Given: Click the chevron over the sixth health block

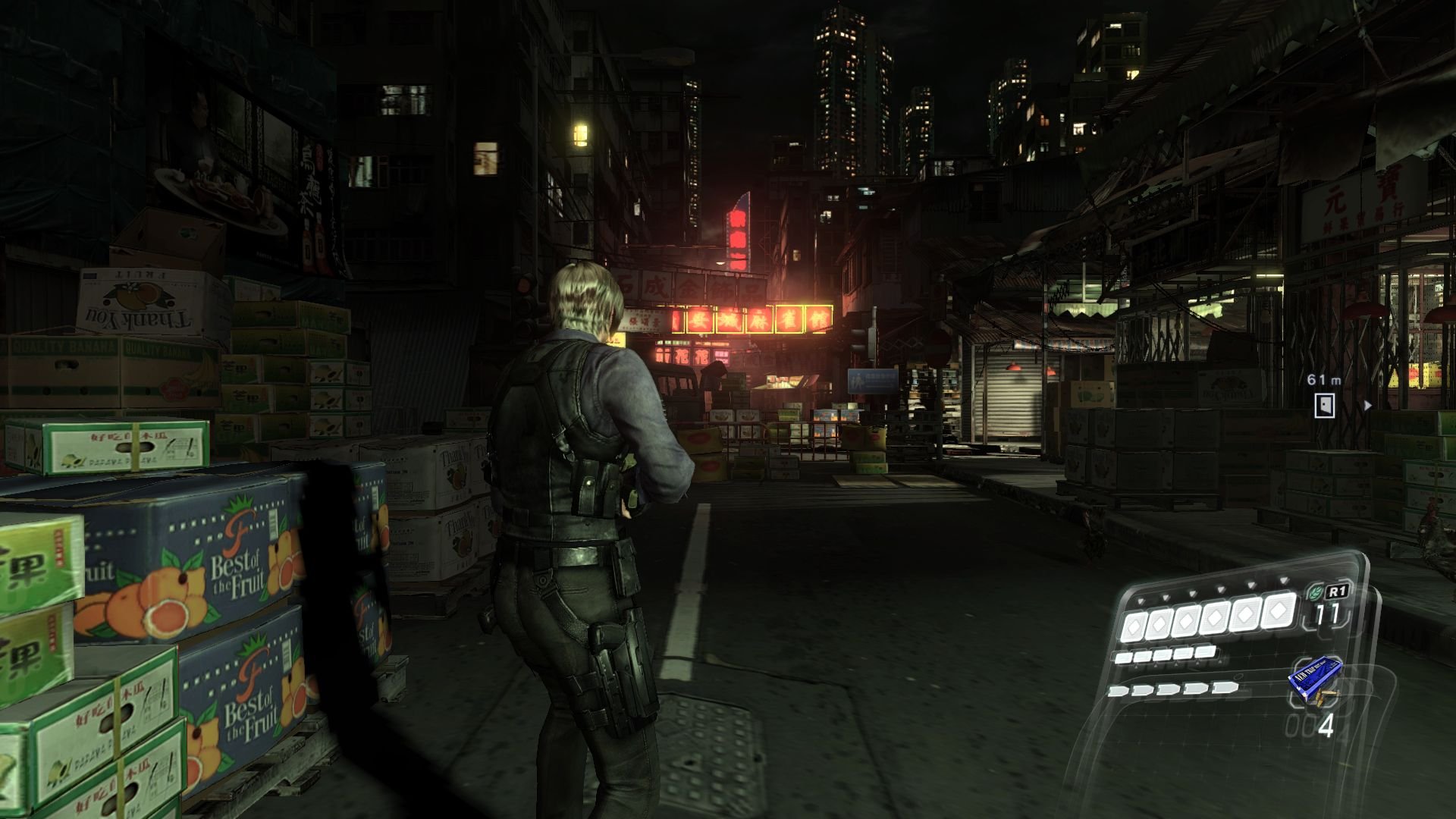Looking at the screenshot, I should point(1282,579).
